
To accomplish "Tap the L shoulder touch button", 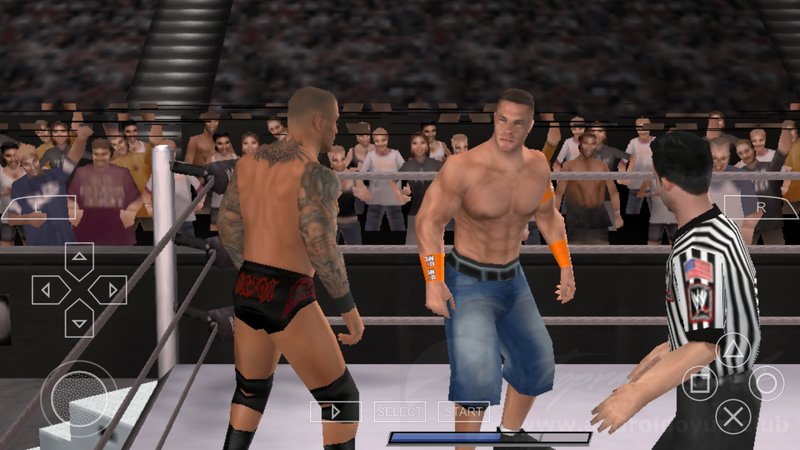I will (39, 209).
